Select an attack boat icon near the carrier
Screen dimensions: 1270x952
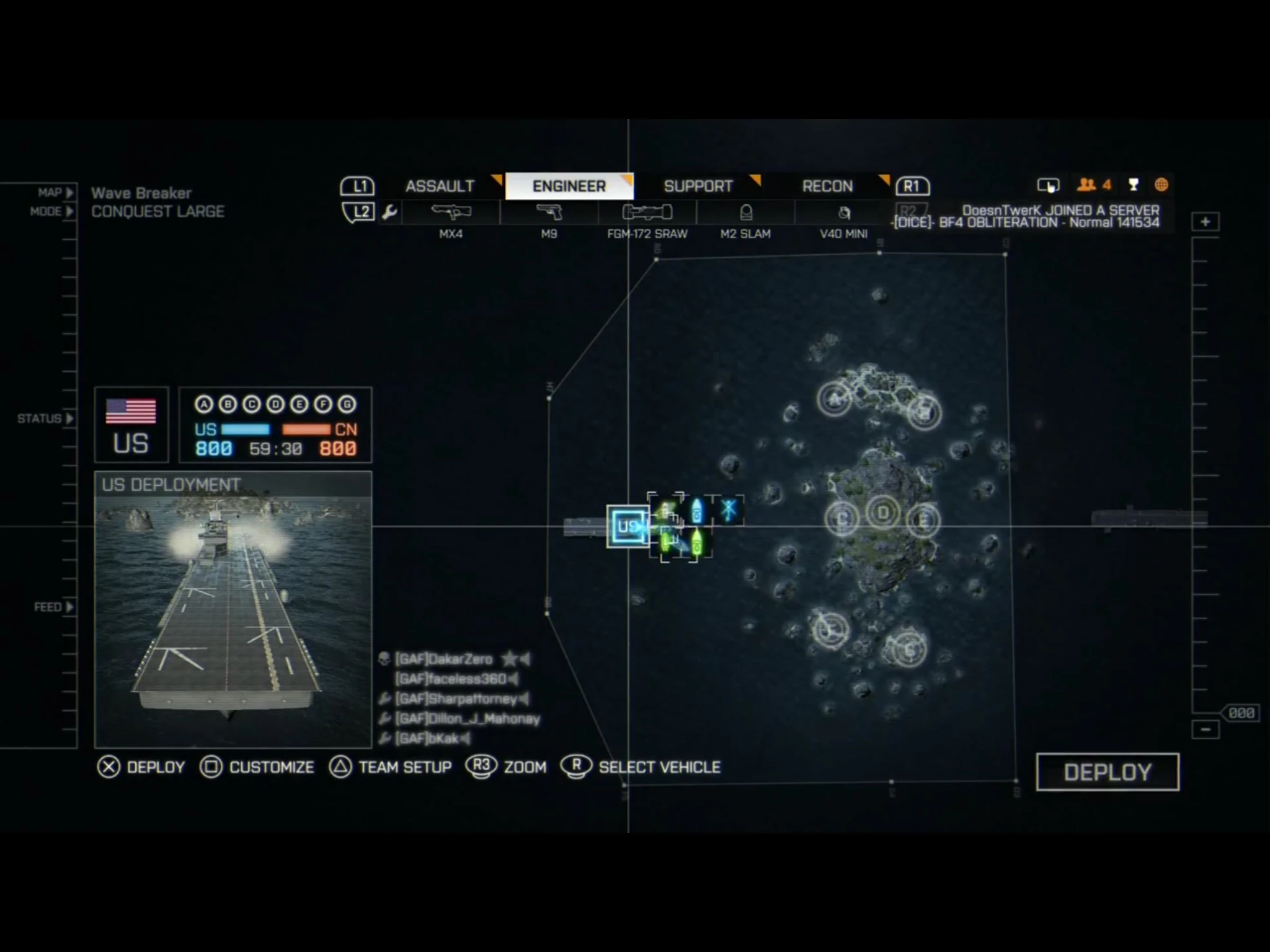coord(696,513)
